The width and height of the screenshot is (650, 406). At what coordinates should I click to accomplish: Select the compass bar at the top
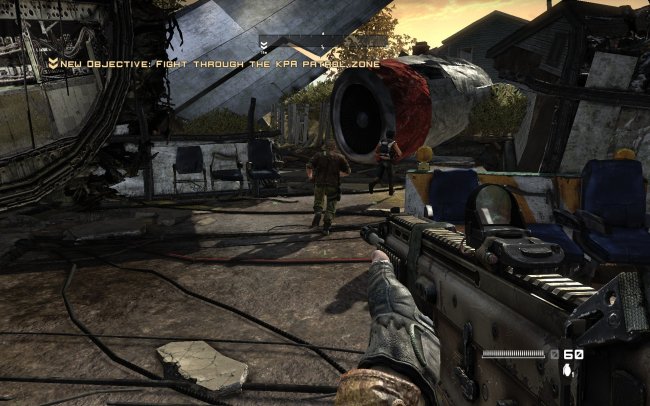[x=322, y=43]
